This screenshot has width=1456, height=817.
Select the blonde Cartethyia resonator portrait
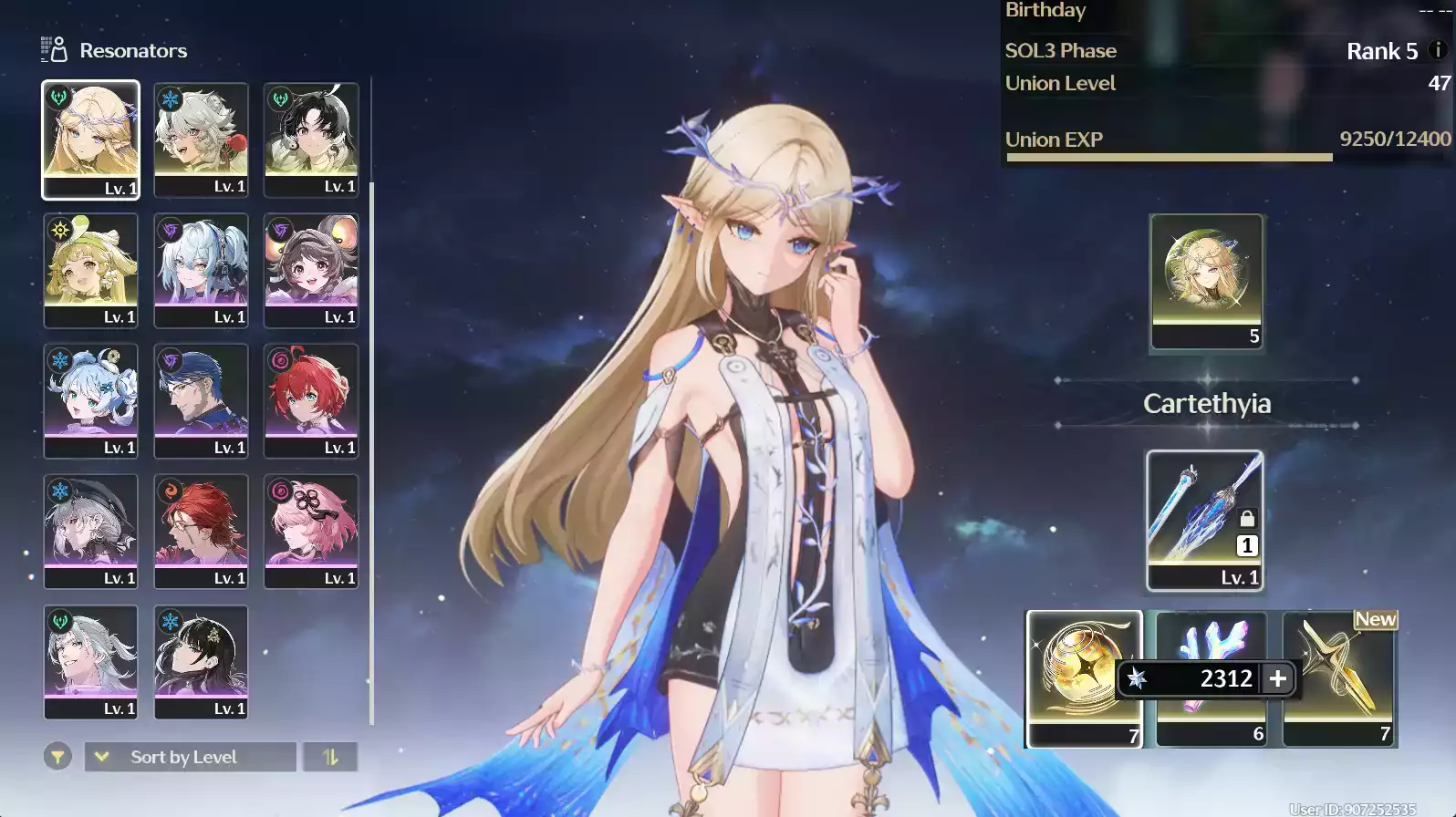(90, 139)
